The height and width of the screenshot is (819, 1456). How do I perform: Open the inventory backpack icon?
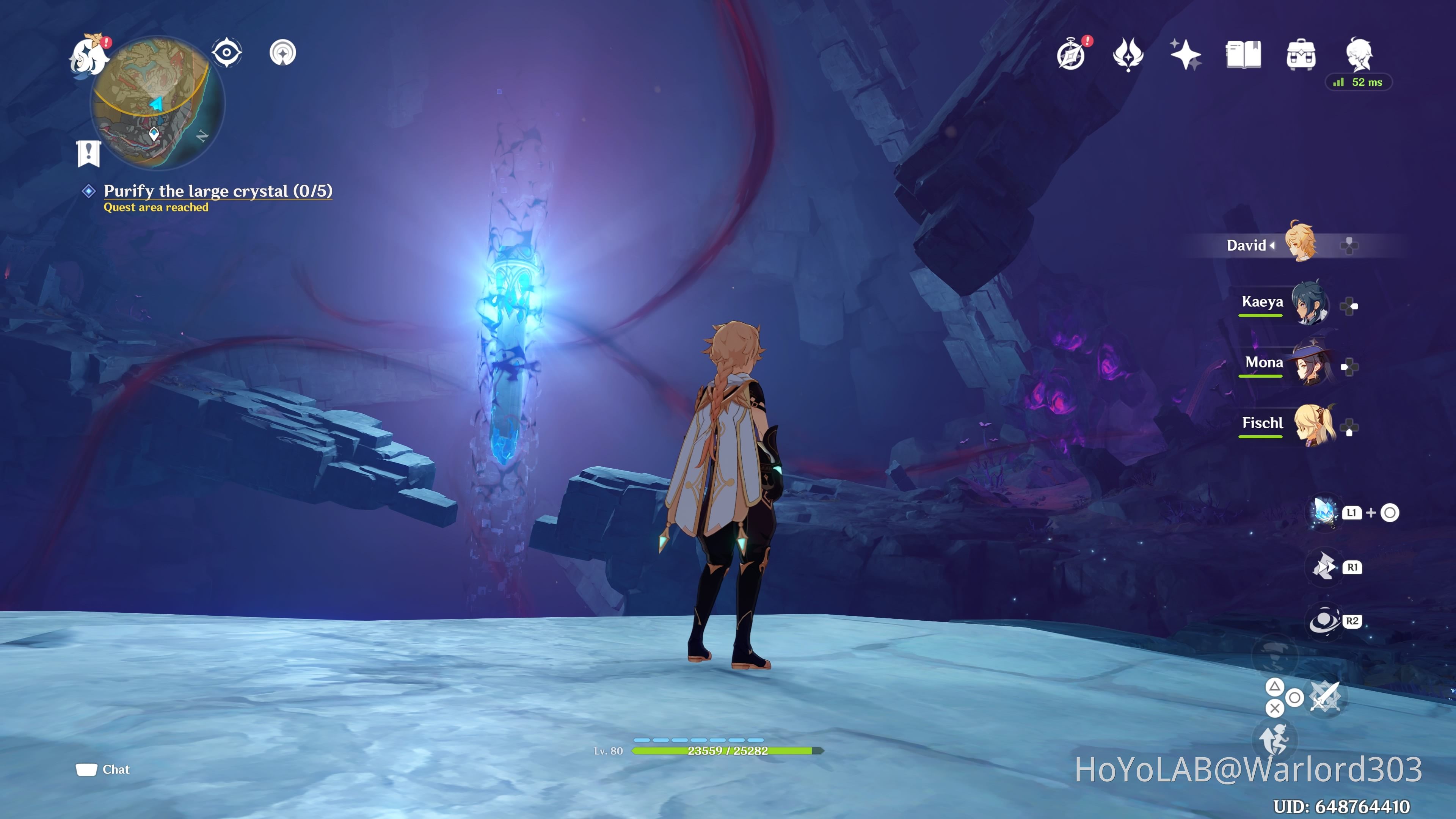pyautogui.click(x=1301, y=55)
